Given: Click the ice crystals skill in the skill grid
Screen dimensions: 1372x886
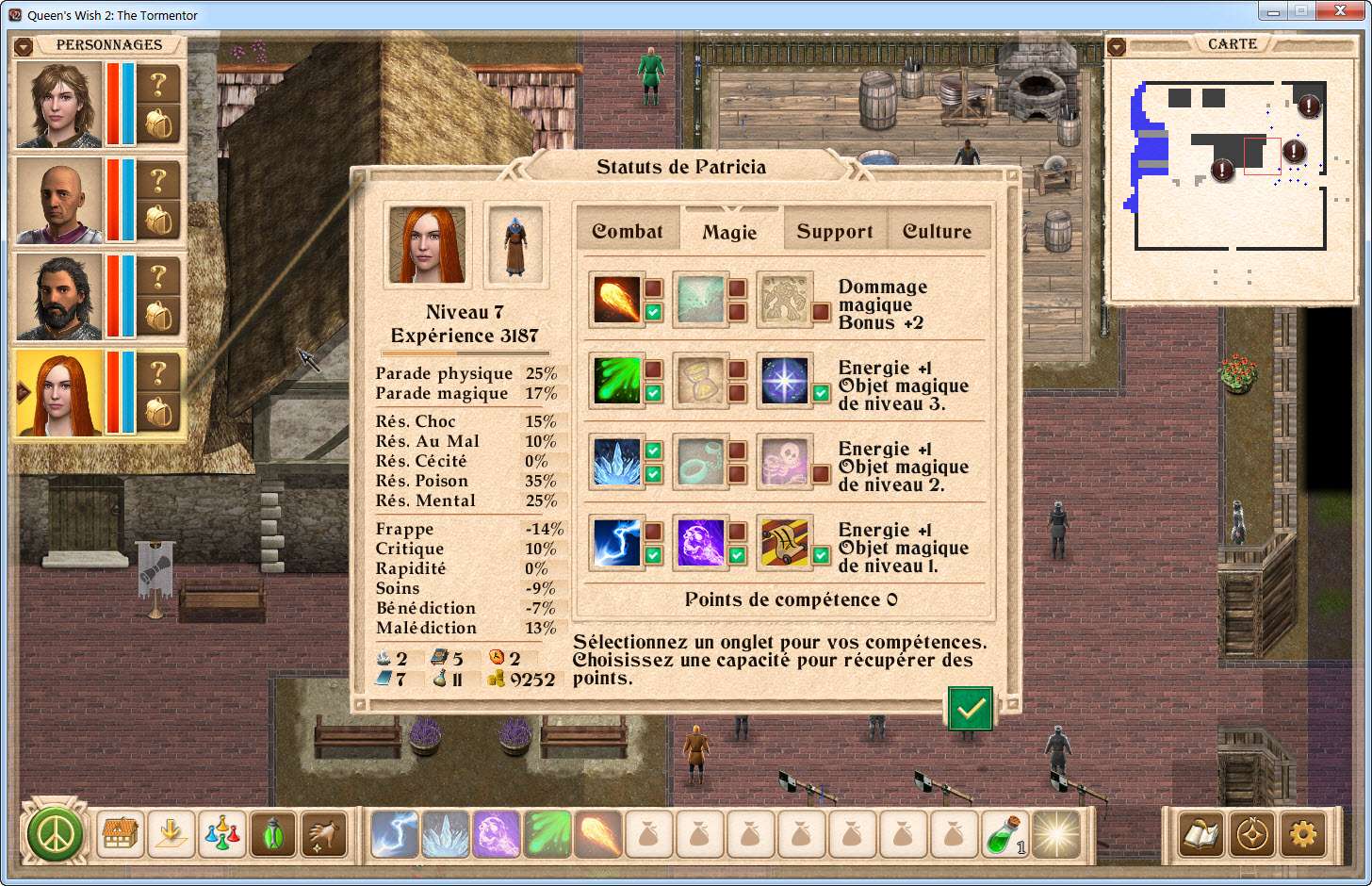Looking at the screenshot, I should point(617,462).
